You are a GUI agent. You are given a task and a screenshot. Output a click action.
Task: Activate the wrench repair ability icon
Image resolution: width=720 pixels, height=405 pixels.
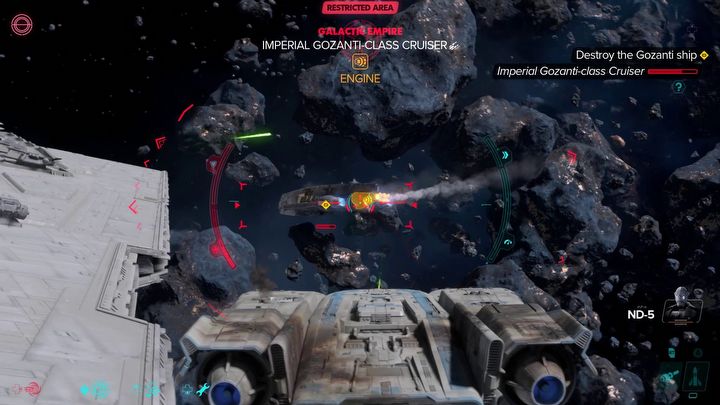(203, 389)
